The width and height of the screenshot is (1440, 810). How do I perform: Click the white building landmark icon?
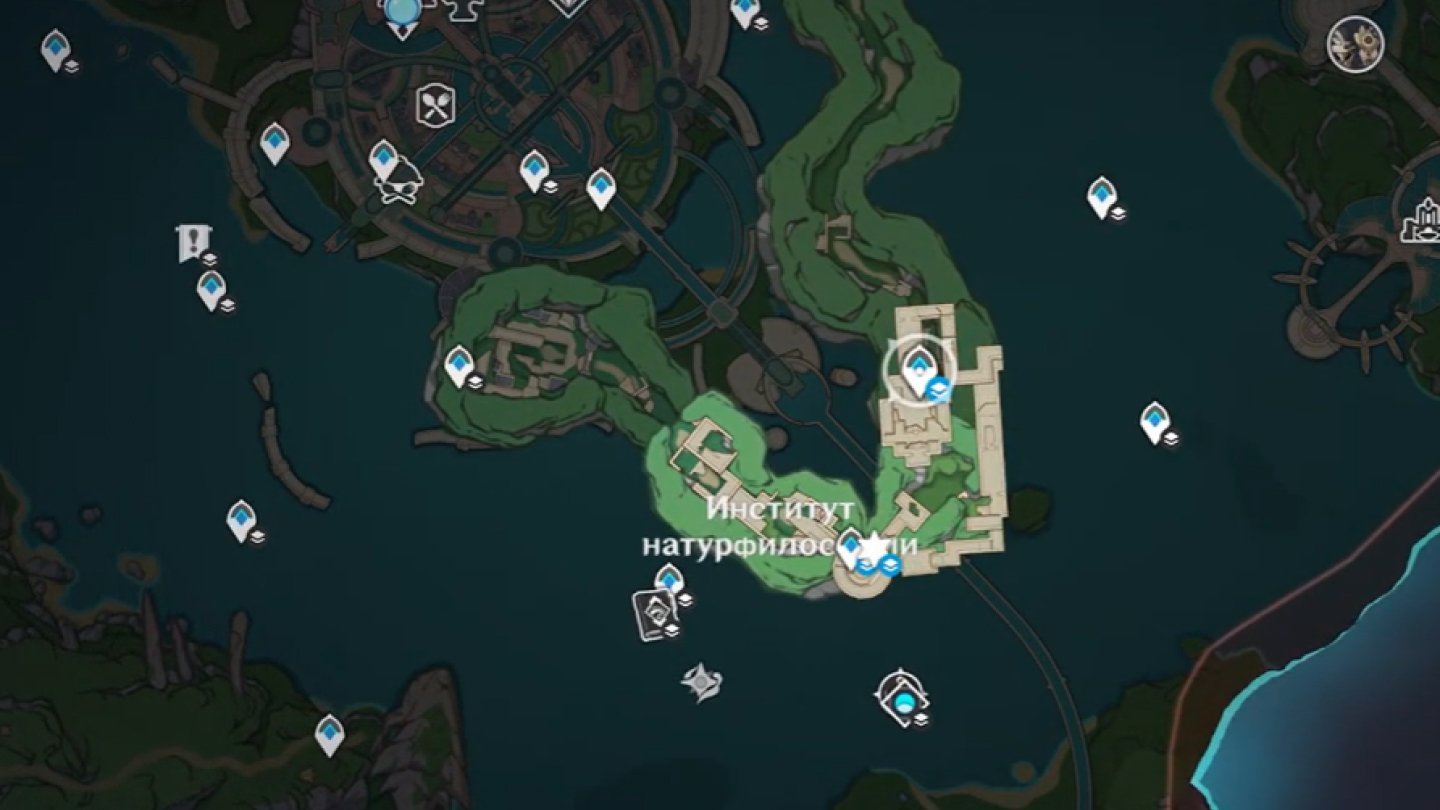[x=1422, y=221]
